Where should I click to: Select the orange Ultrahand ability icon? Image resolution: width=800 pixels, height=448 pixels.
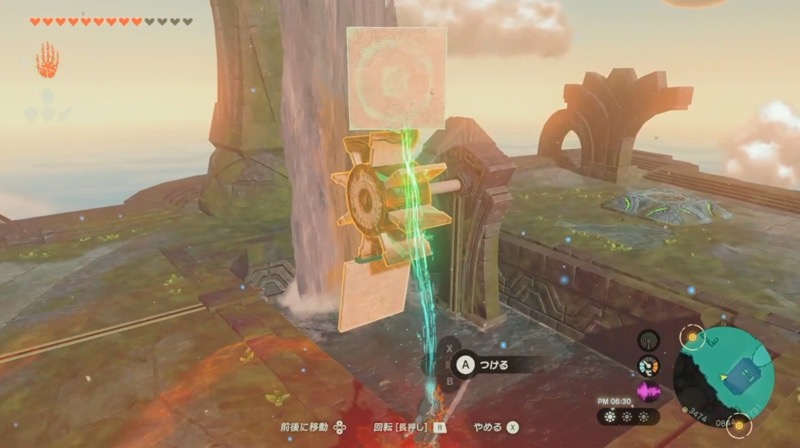(x=47, y=61)
